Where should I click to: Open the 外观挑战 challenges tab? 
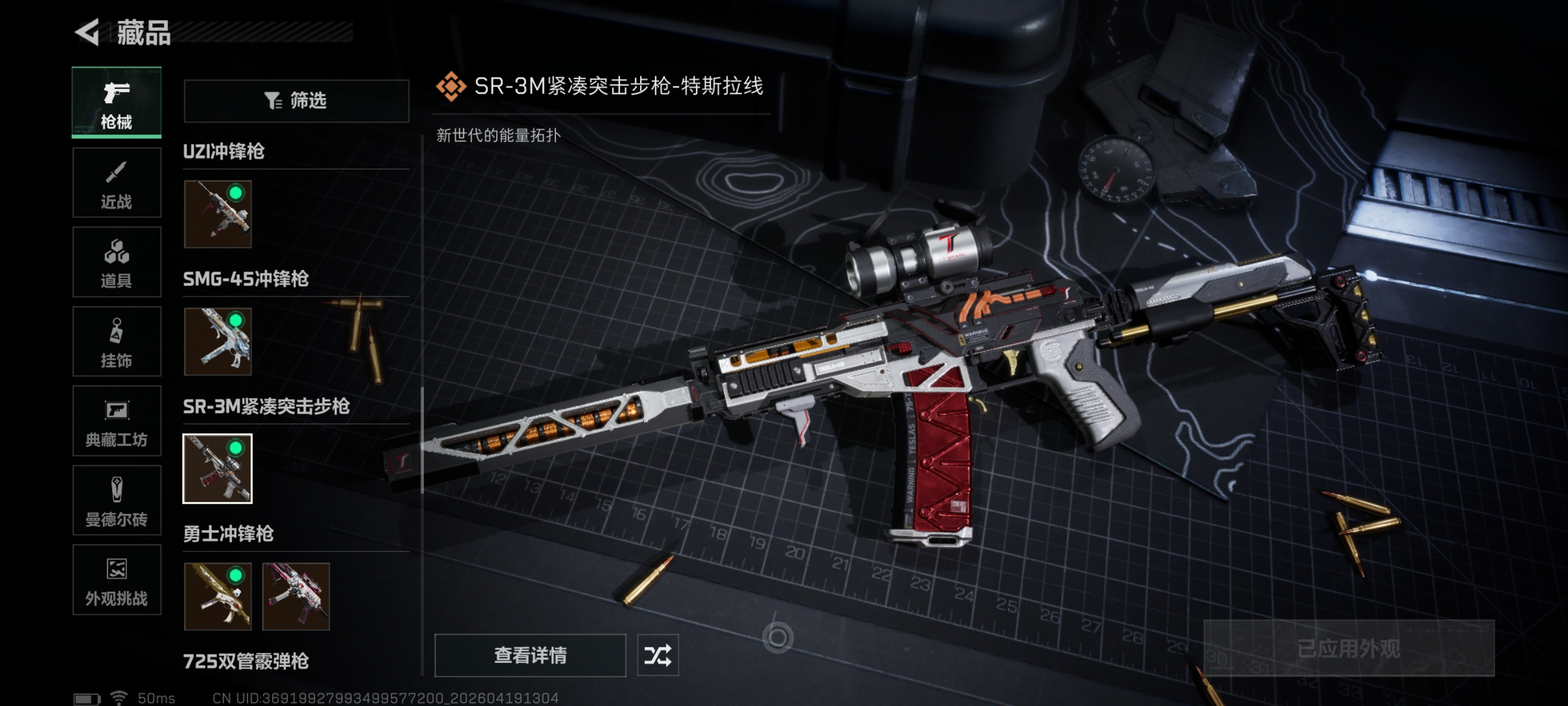coord(116,580)
